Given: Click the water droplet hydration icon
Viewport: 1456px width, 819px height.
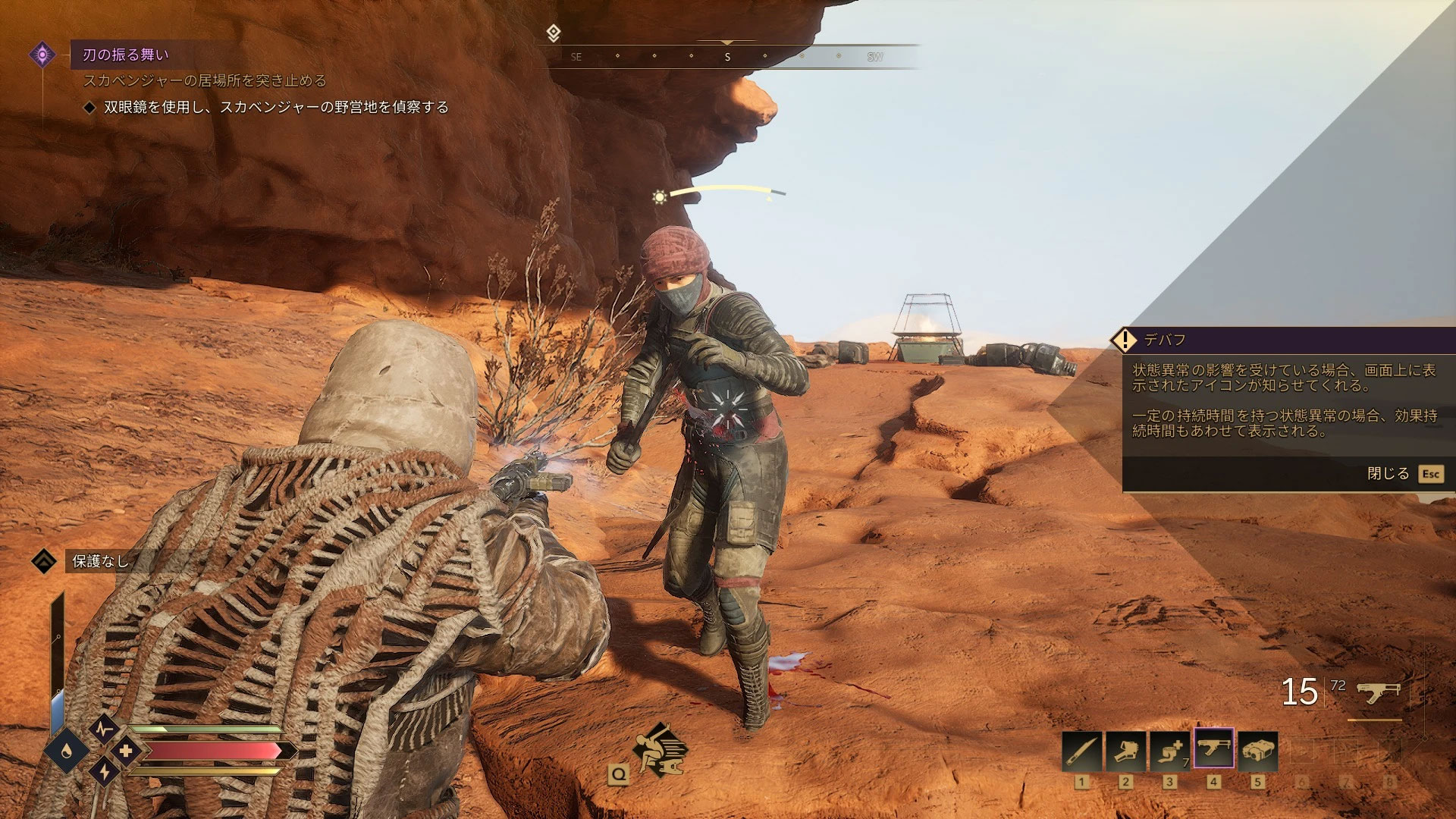Looking at the screenshot, I should 68,751.
